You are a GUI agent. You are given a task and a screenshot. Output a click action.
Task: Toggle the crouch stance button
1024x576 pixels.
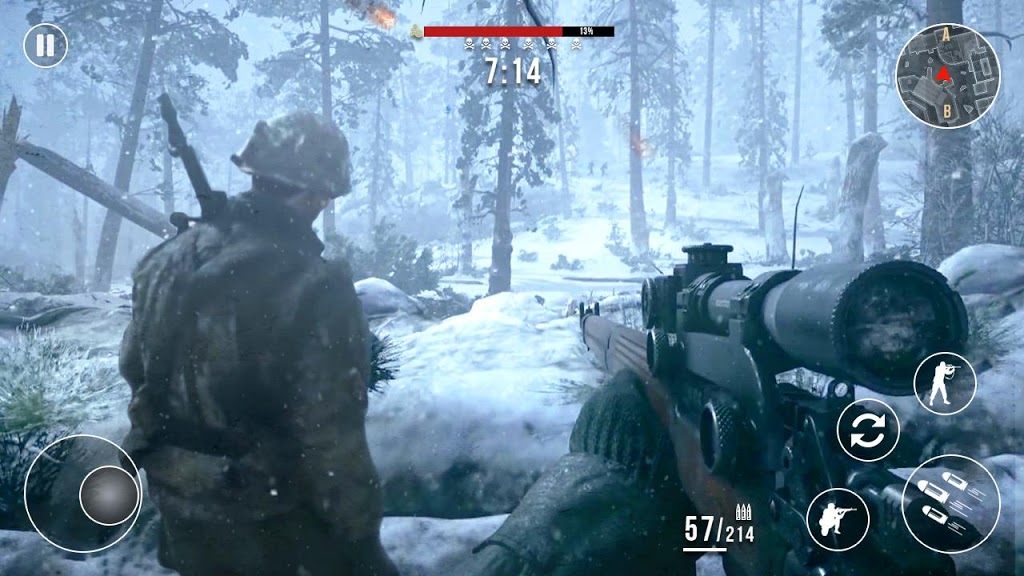837,519
